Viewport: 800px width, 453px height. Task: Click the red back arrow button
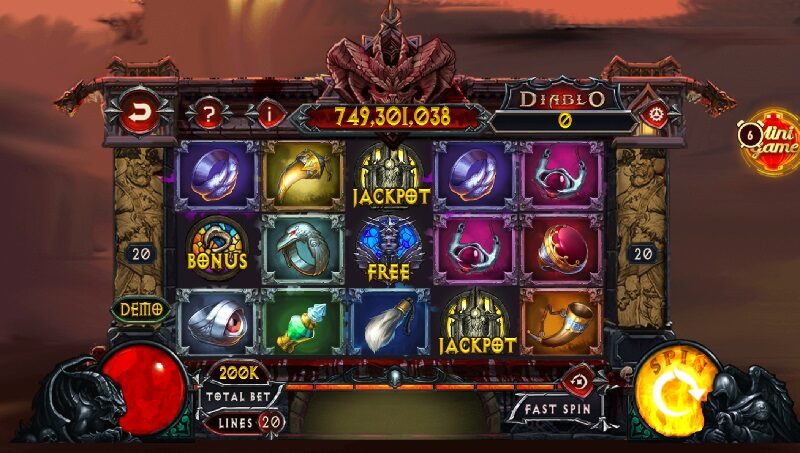138,112
